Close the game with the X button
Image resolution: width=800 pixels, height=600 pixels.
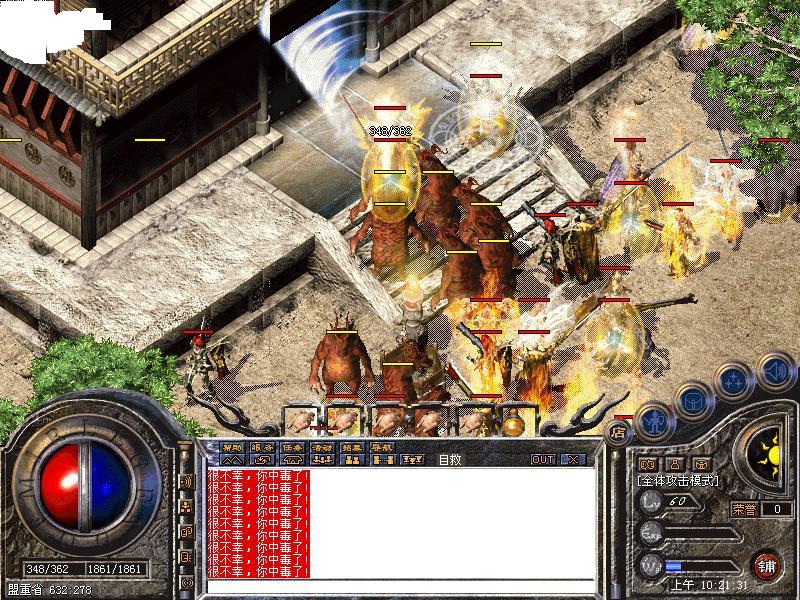click(x=572, y=459)
